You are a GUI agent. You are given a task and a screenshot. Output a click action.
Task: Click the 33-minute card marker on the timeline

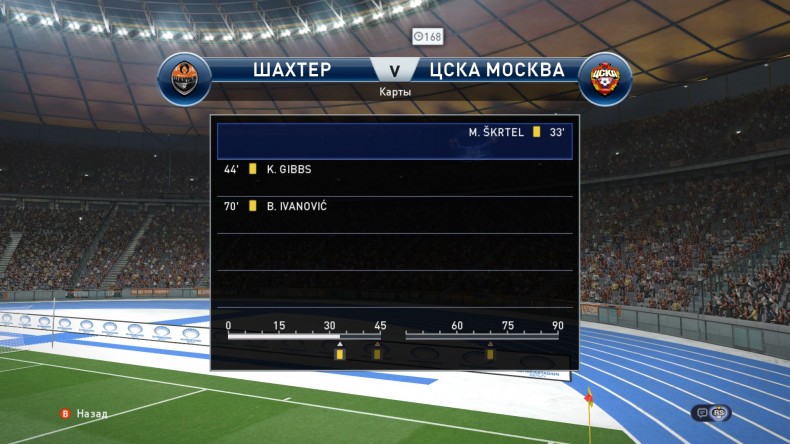click(x=340, y=353)
